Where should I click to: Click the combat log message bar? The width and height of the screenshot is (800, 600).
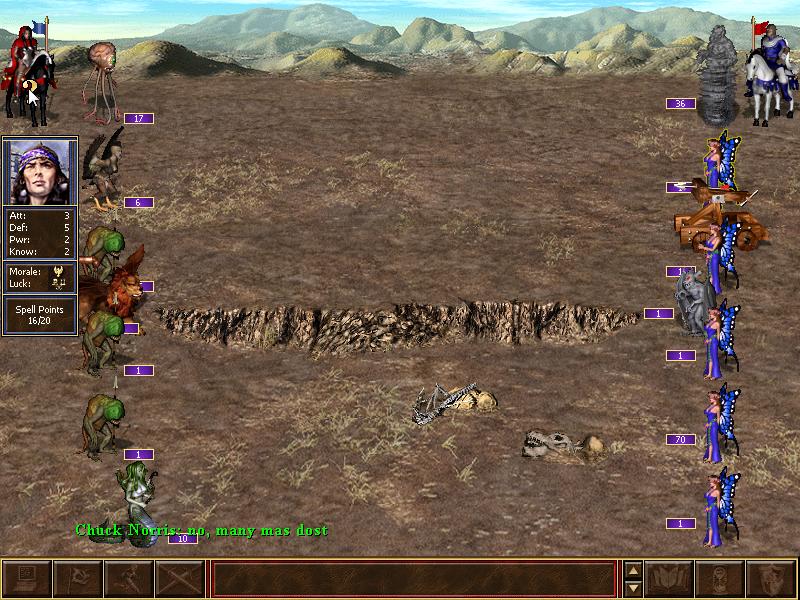pos(413,579)
